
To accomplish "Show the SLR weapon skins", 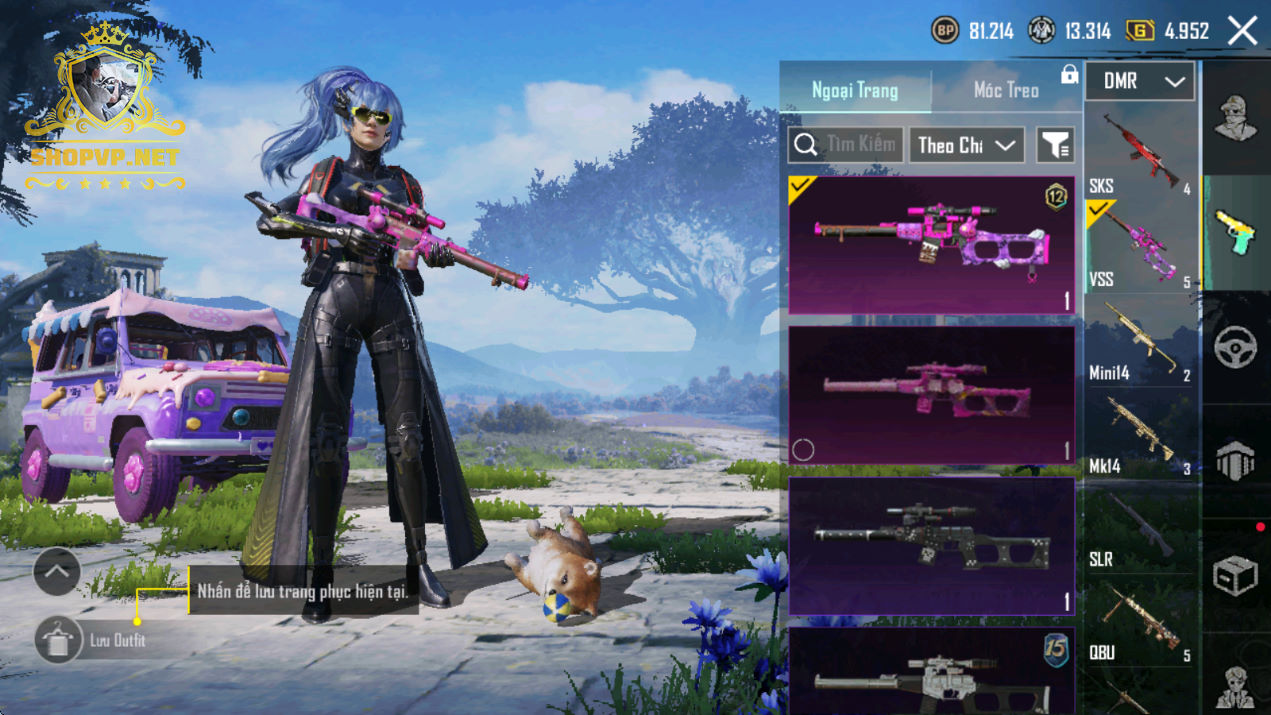I will 1142,527.
